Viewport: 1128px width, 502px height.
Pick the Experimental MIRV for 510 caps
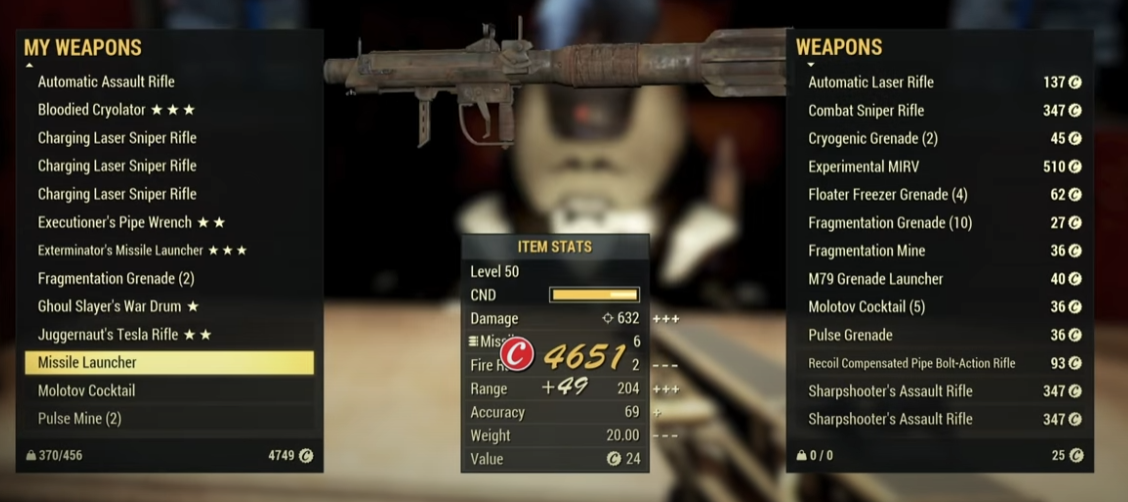[864, 166]
